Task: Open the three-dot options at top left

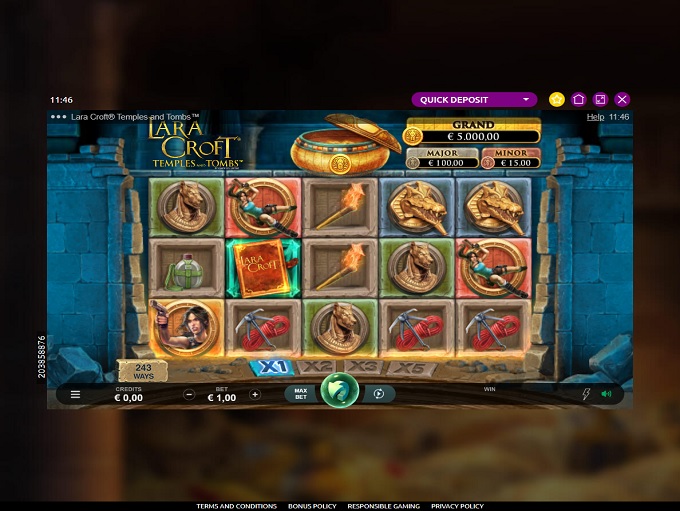Action: point(58,117)
